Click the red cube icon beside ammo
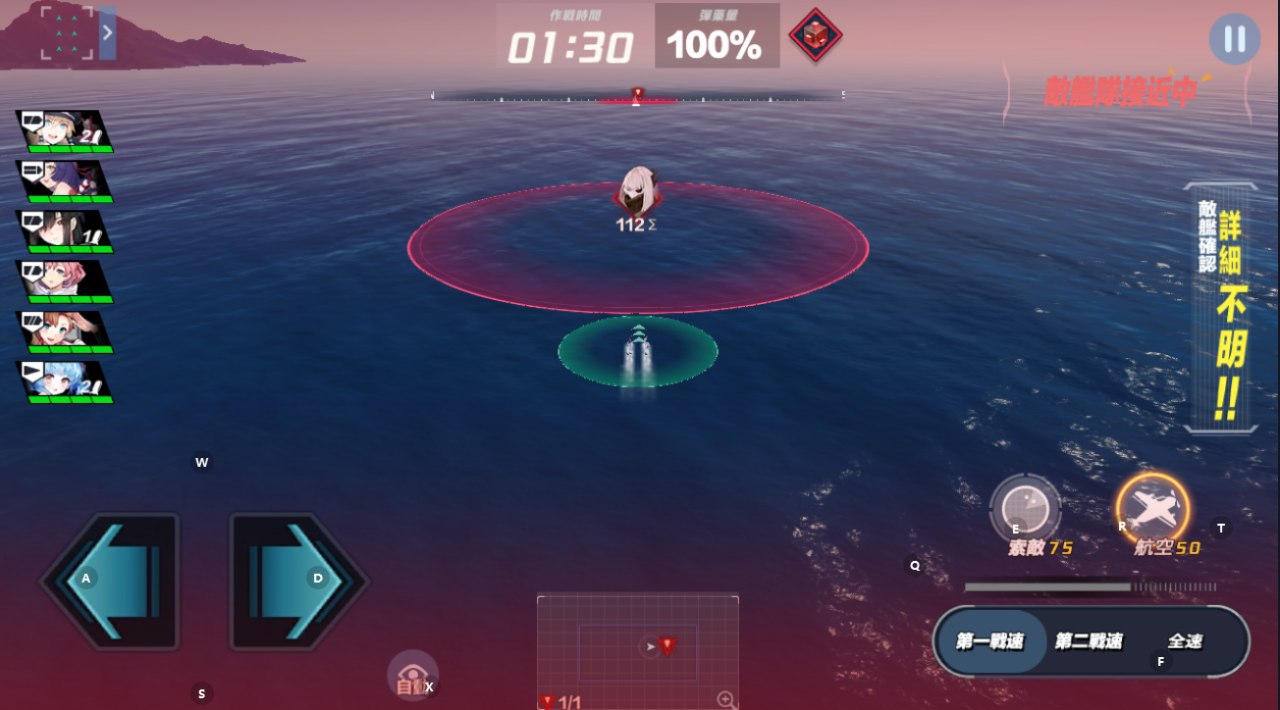 (815, 36)
